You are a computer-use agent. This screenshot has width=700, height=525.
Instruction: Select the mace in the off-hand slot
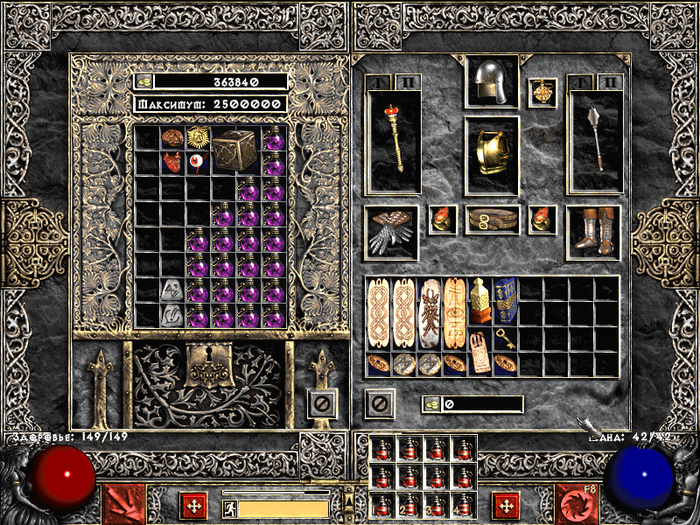click(x=595, y=140)
